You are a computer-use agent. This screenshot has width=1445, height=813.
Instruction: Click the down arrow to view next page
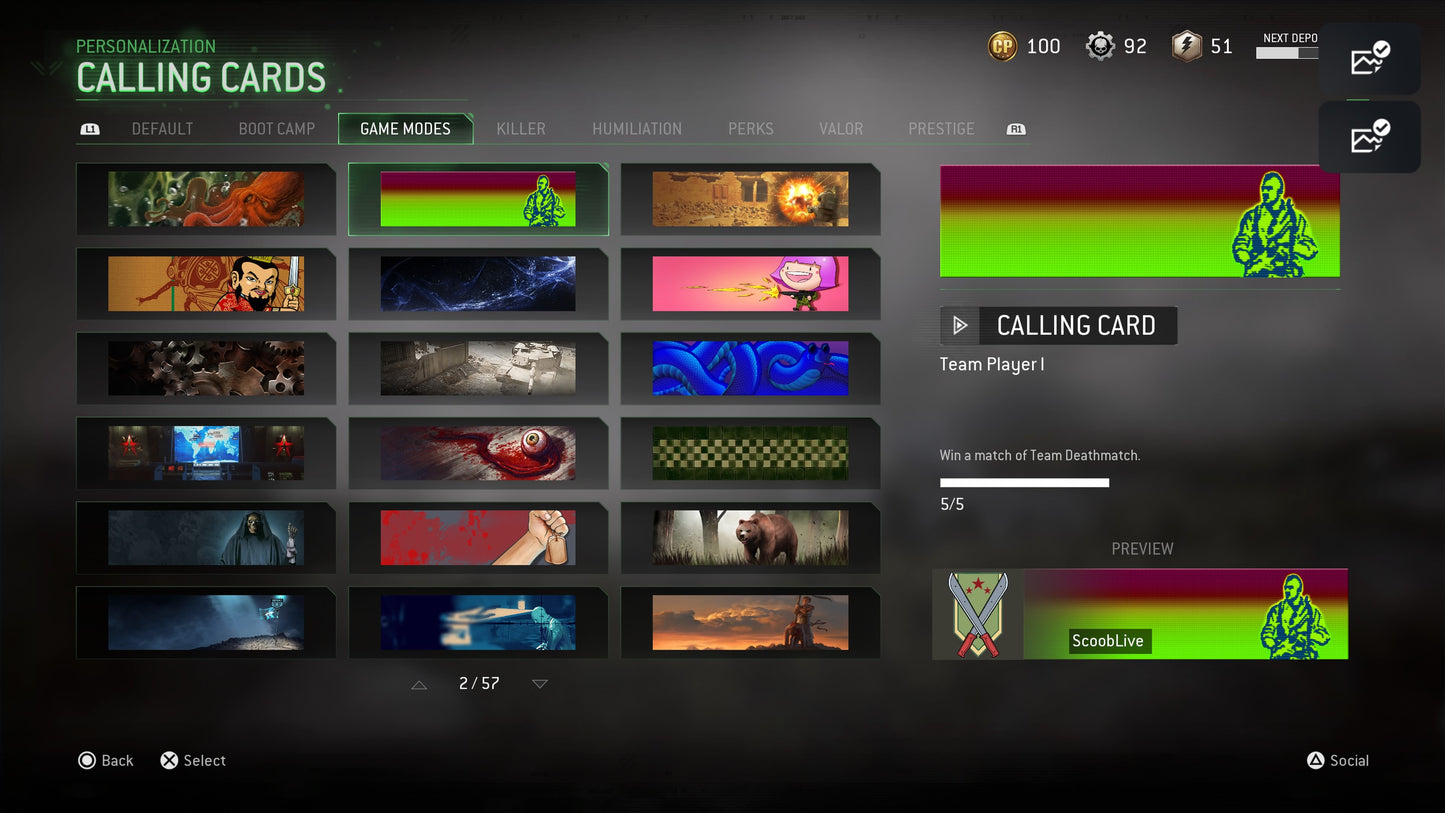click(x=539, y=684)
